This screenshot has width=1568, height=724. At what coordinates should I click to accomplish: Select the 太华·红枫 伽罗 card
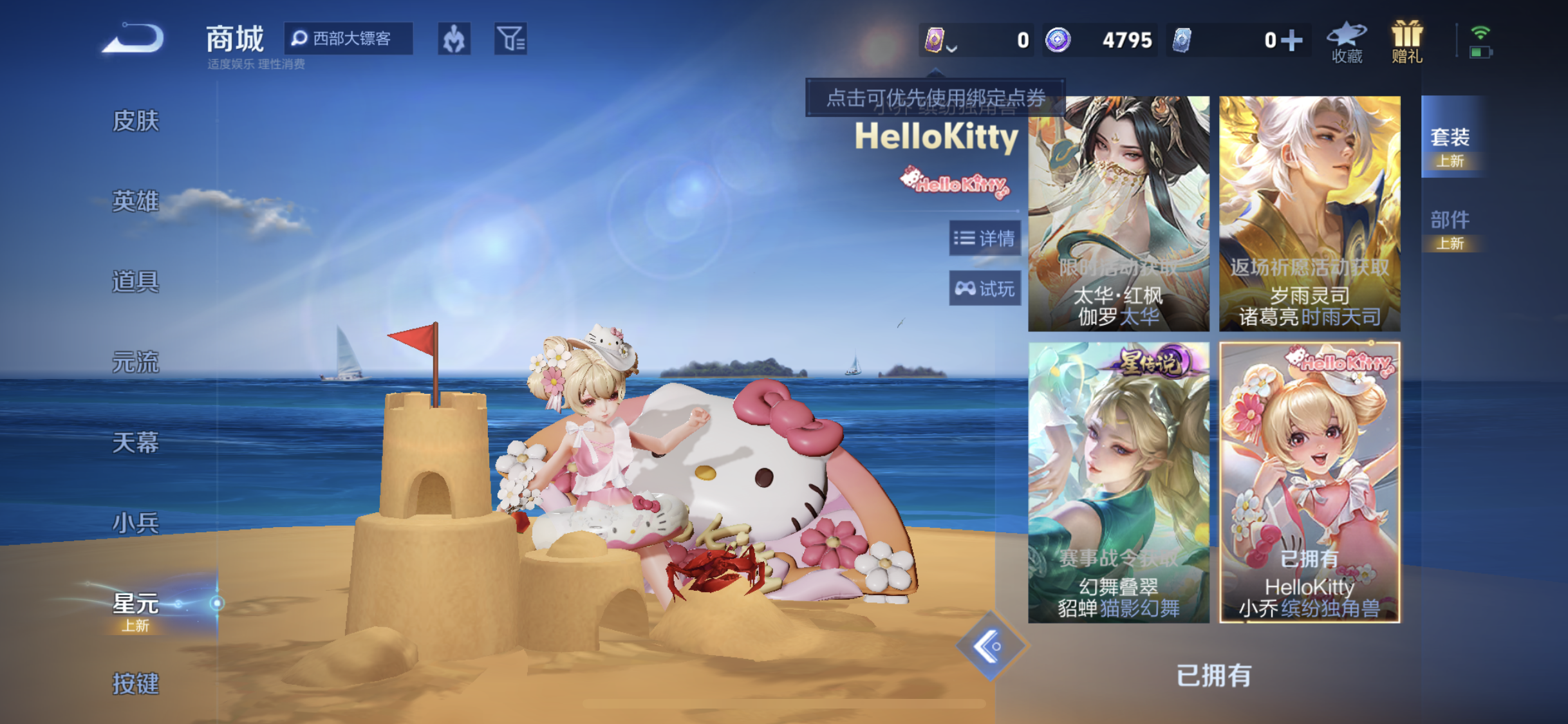coord(1119,214)
